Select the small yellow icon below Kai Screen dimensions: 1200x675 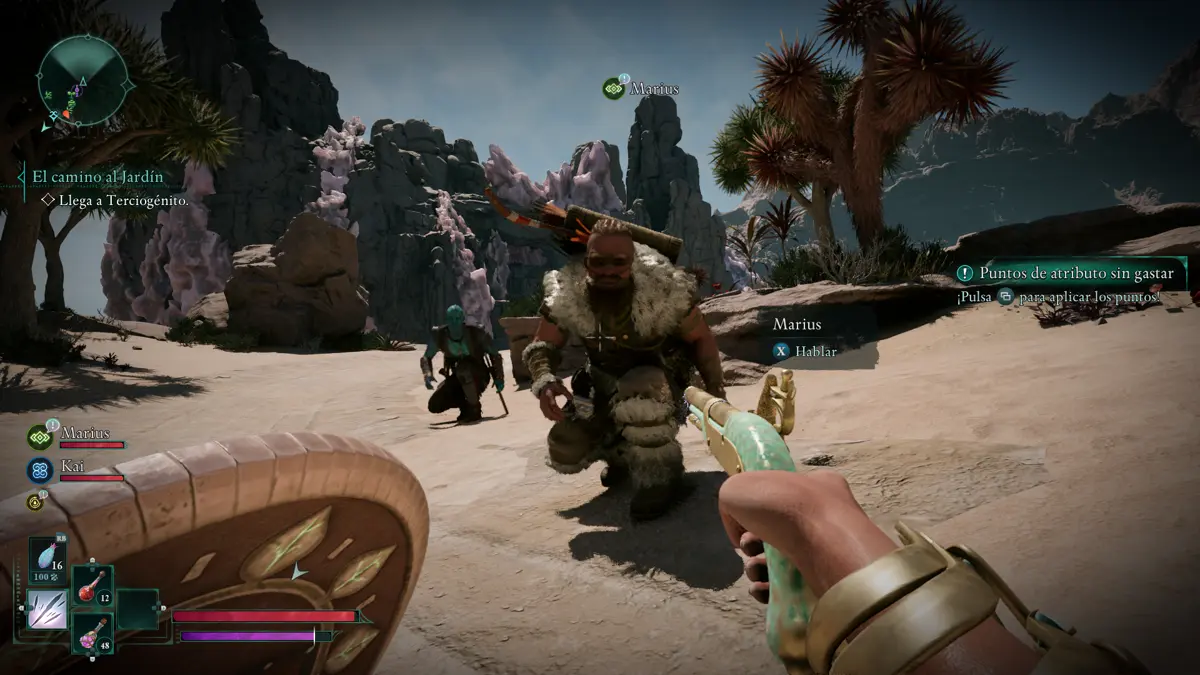click(34, 501)
